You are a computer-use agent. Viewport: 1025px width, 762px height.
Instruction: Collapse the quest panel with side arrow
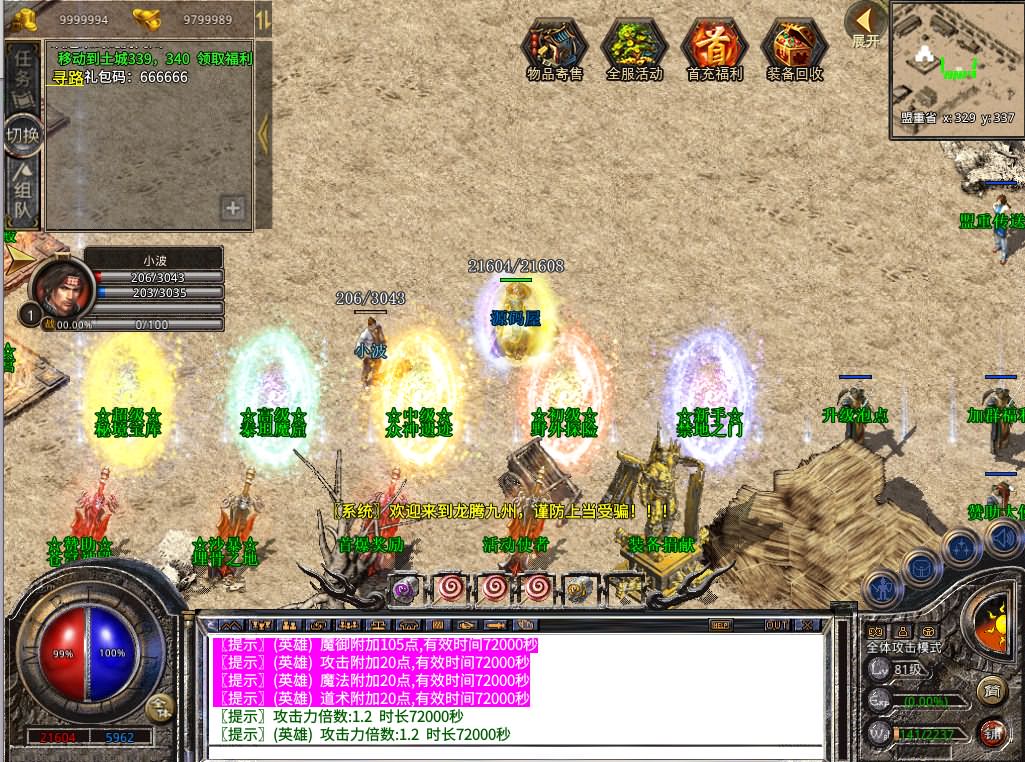tap(264, 130)
